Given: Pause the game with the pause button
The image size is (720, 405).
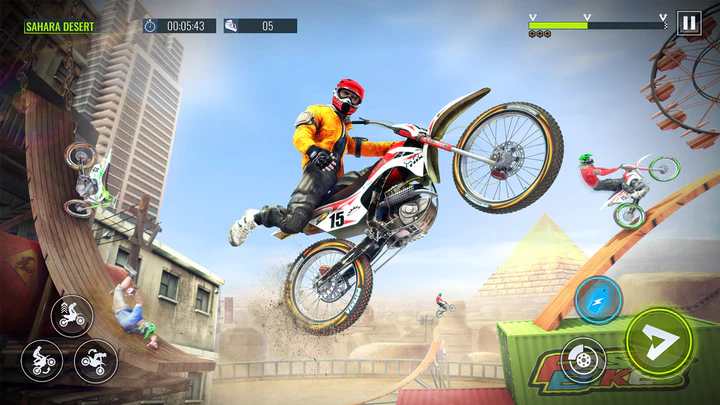Looking at the screenshot, I should (688, 23).
